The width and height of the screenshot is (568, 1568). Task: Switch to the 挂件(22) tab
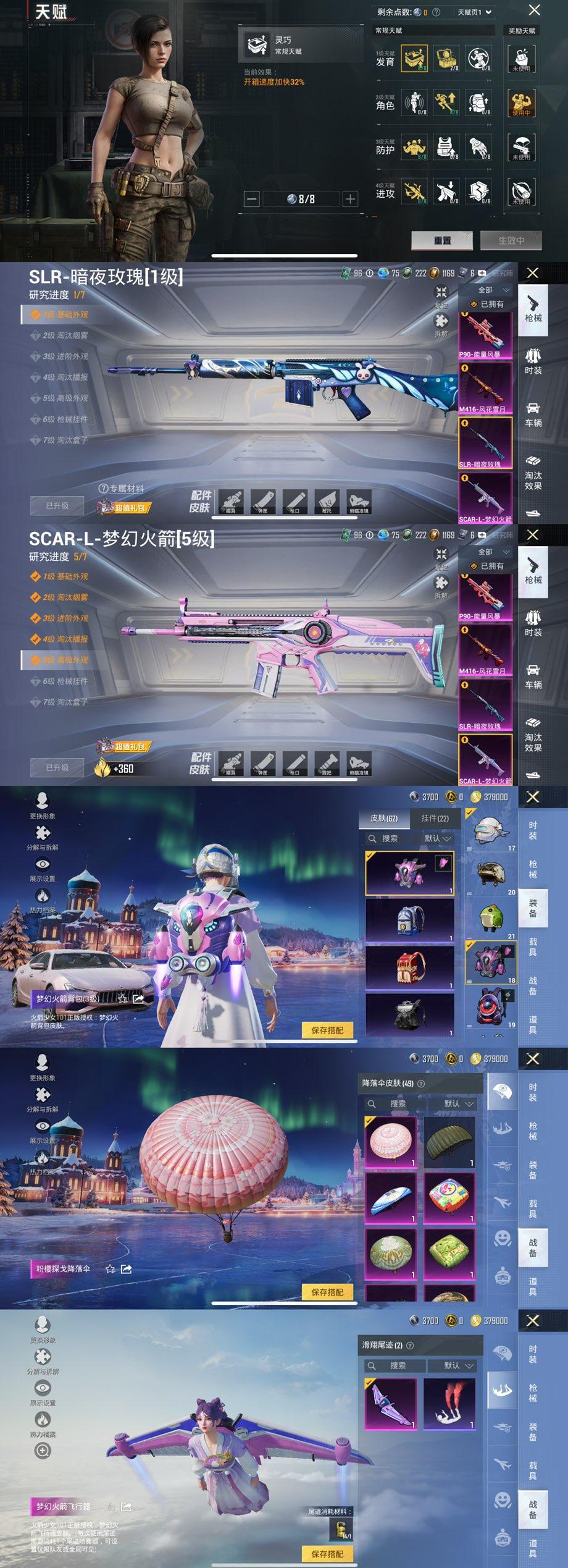click(x=435, y=818)
